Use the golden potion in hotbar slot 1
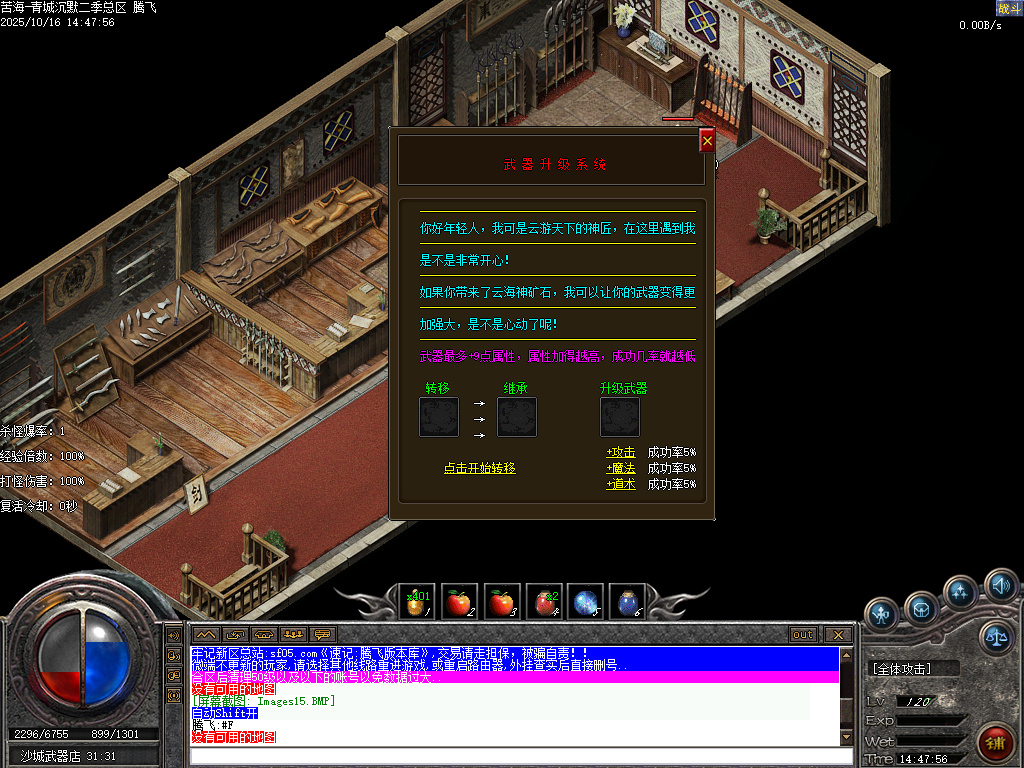The image size is (1024, 768). pos(417,602)
